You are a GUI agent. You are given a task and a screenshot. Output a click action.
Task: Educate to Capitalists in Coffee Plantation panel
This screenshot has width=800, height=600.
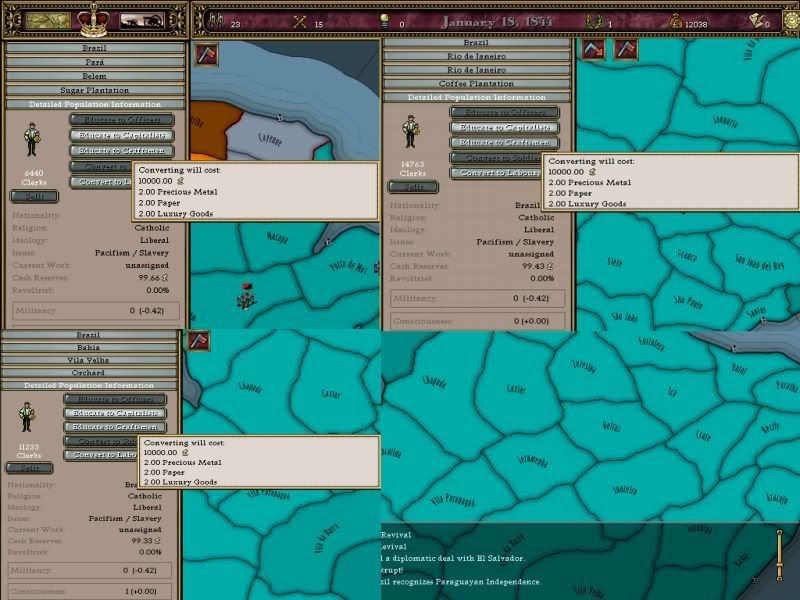tap(504, 128)
